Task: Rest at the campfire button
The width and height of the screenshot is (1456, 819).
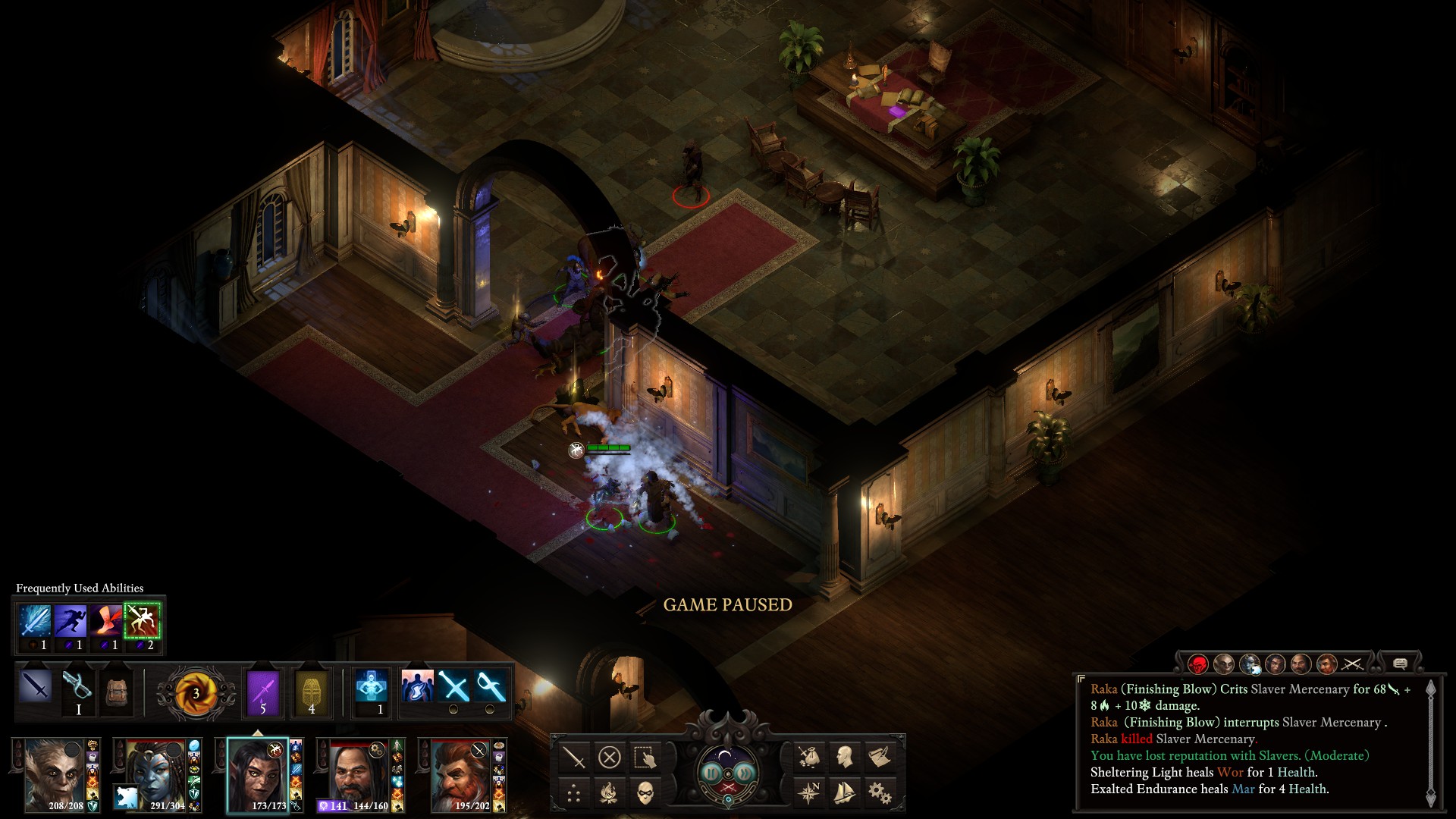Action: tap(609, 793)
